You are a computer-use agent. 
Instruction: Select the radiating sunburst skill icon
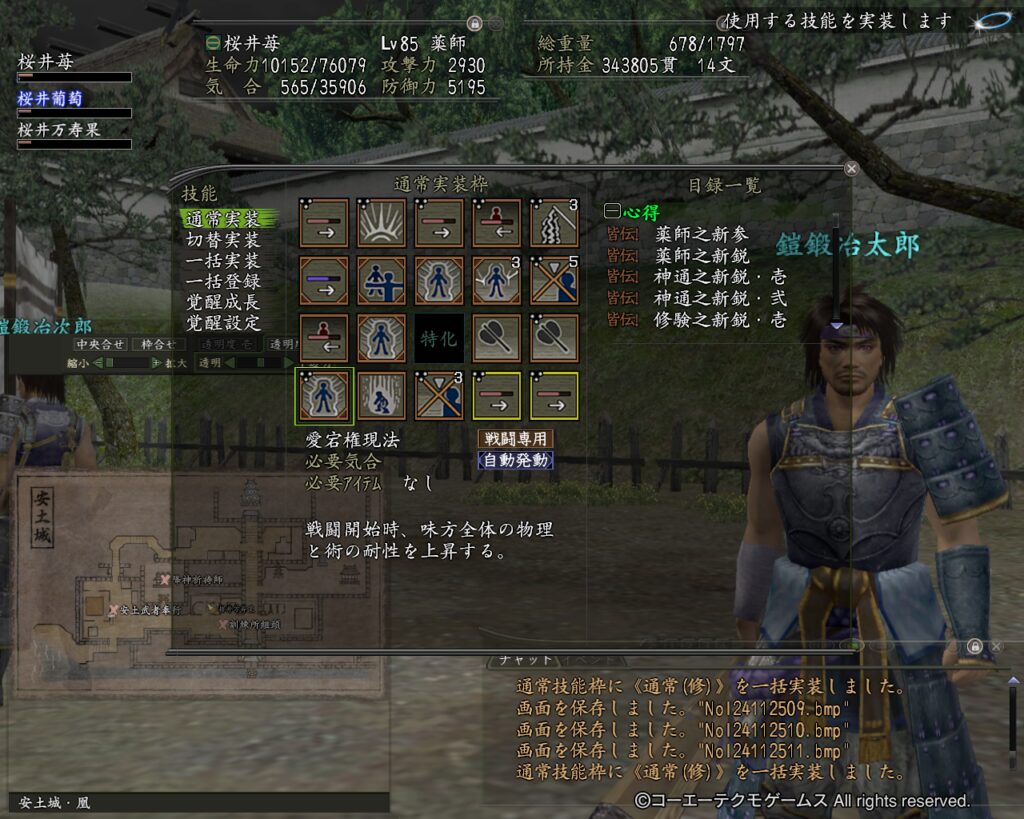(x=382, y=223)
